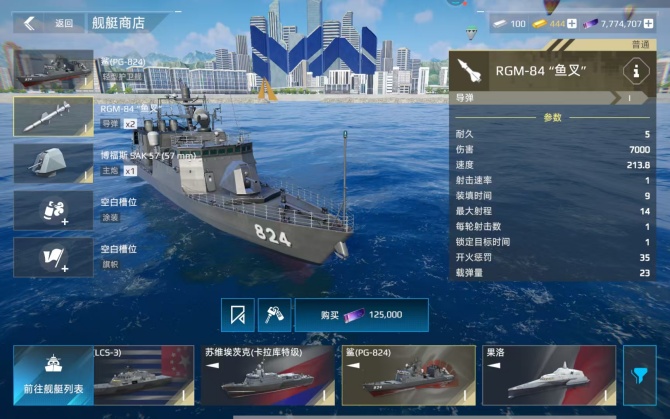Open the empty 旗帜 flag slot

54,257
